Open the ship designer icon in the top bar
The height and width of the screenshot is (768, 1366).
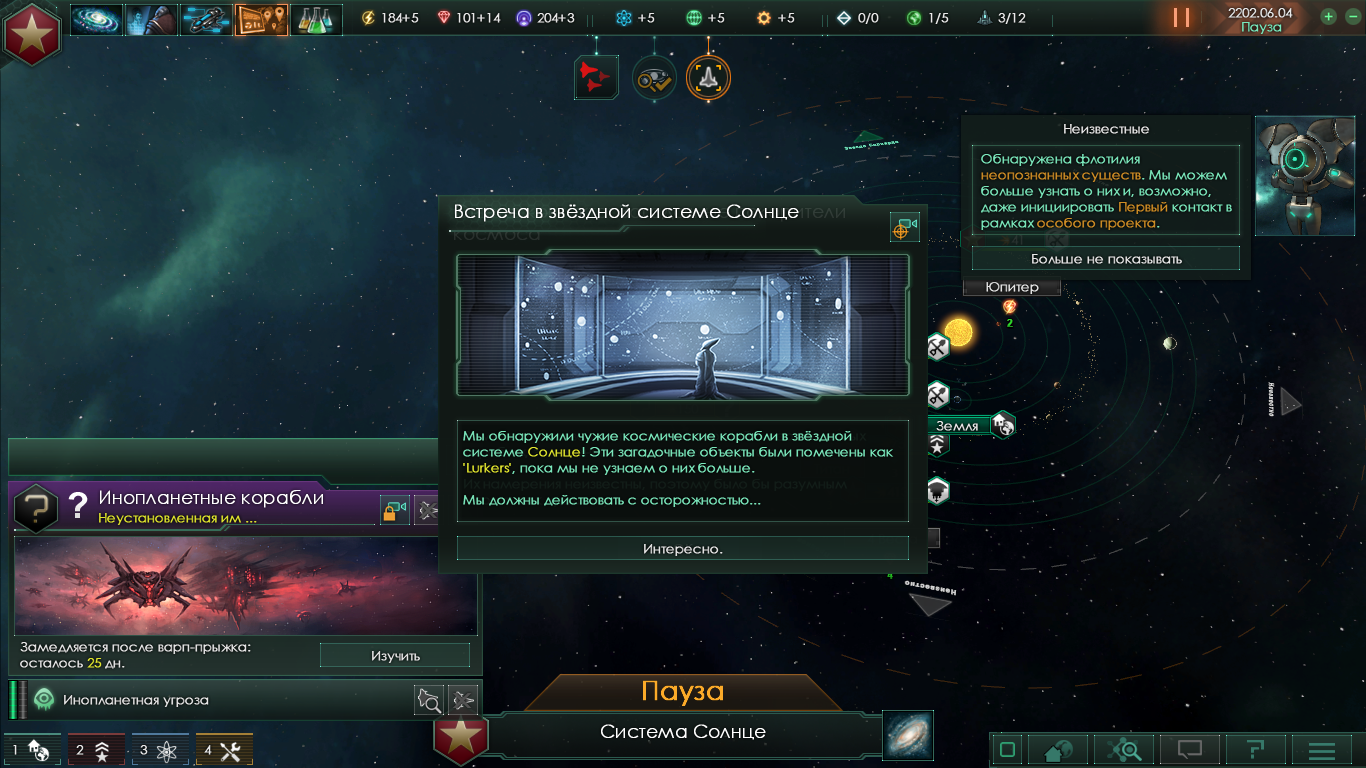[207, 19]
